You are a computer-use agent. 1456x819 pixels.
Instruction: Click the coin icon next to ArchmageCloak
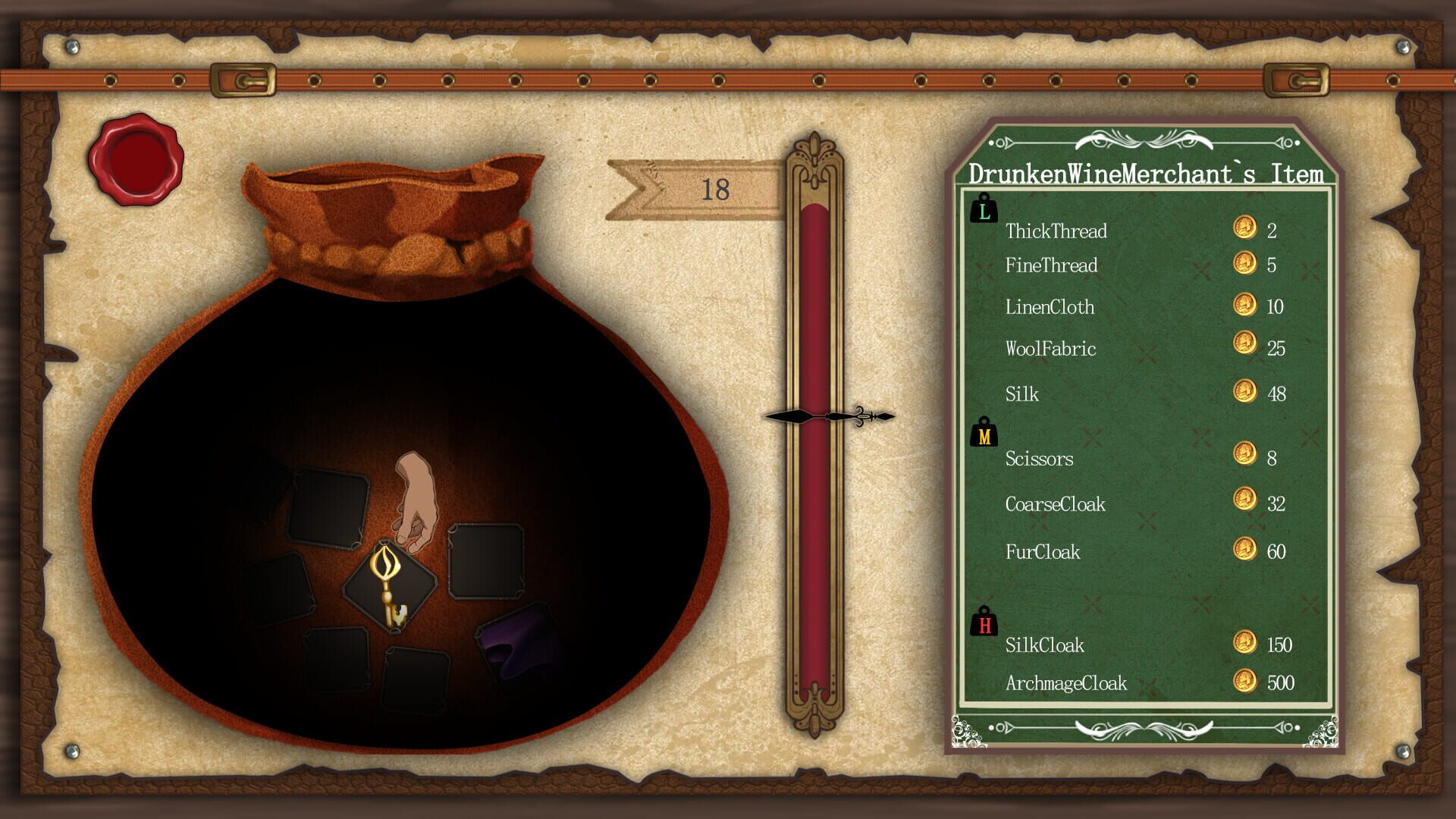click(x=1245, y=682)
